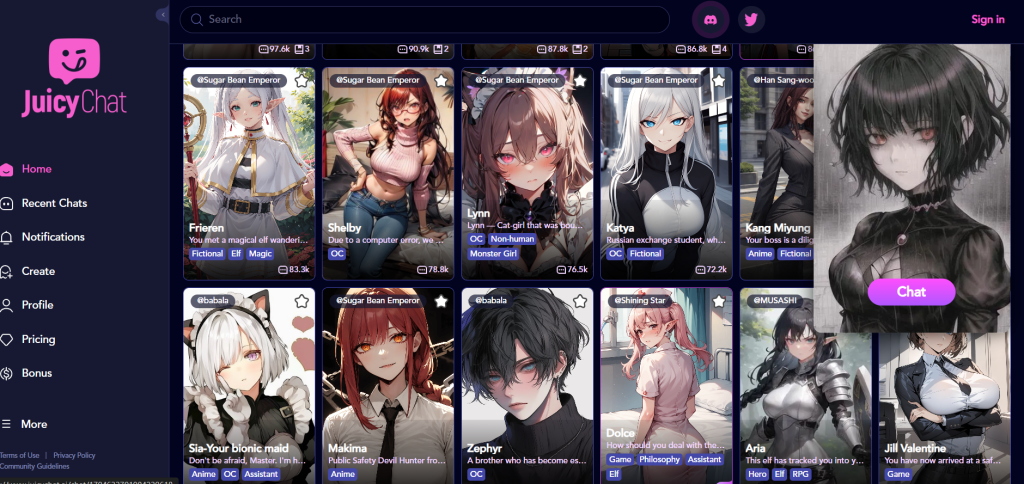Open the Pricing page

[38, 339]
